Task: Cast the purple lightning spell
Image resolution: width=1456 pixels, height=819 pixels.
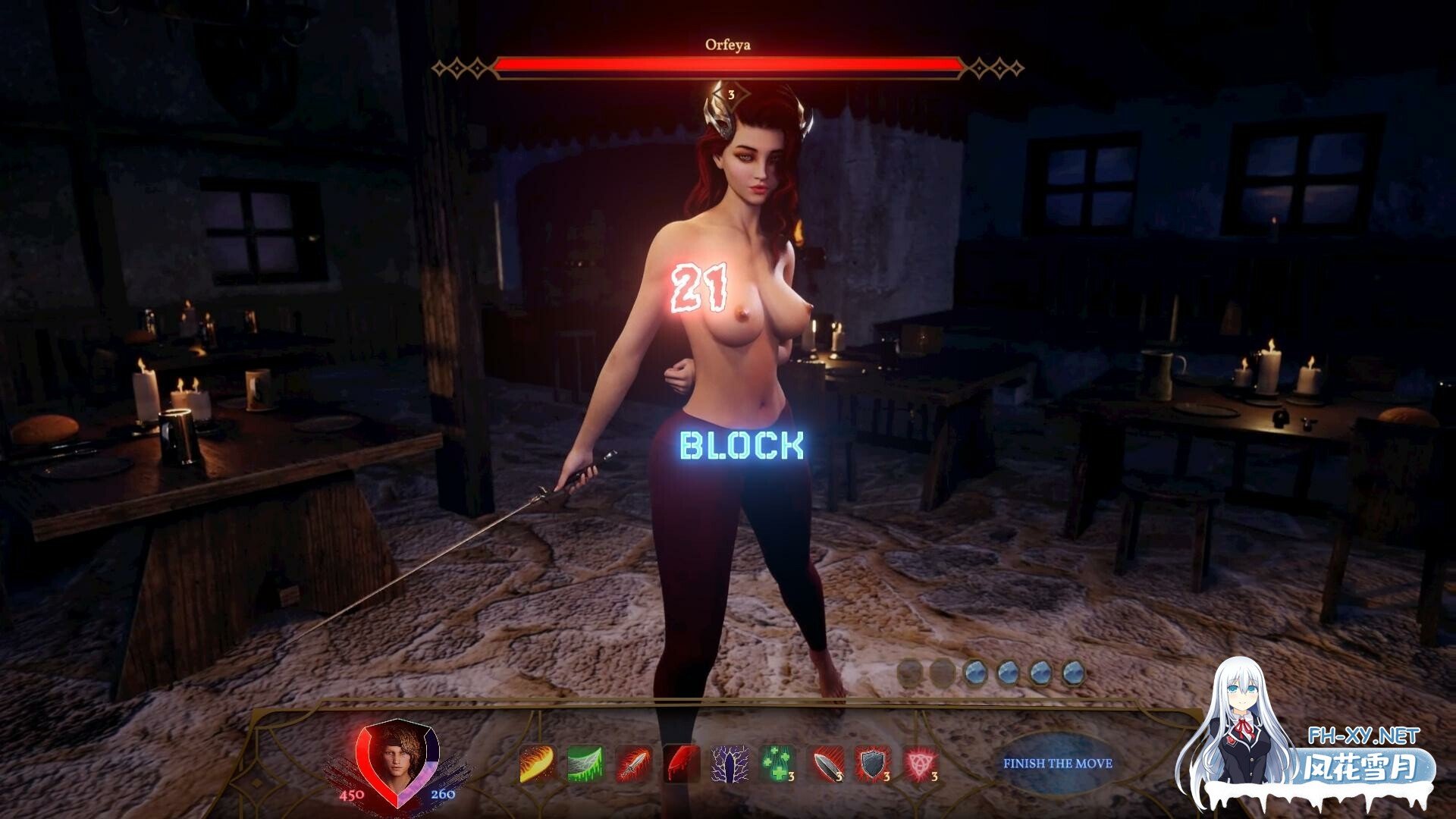Action: click(x=730, y=764)
